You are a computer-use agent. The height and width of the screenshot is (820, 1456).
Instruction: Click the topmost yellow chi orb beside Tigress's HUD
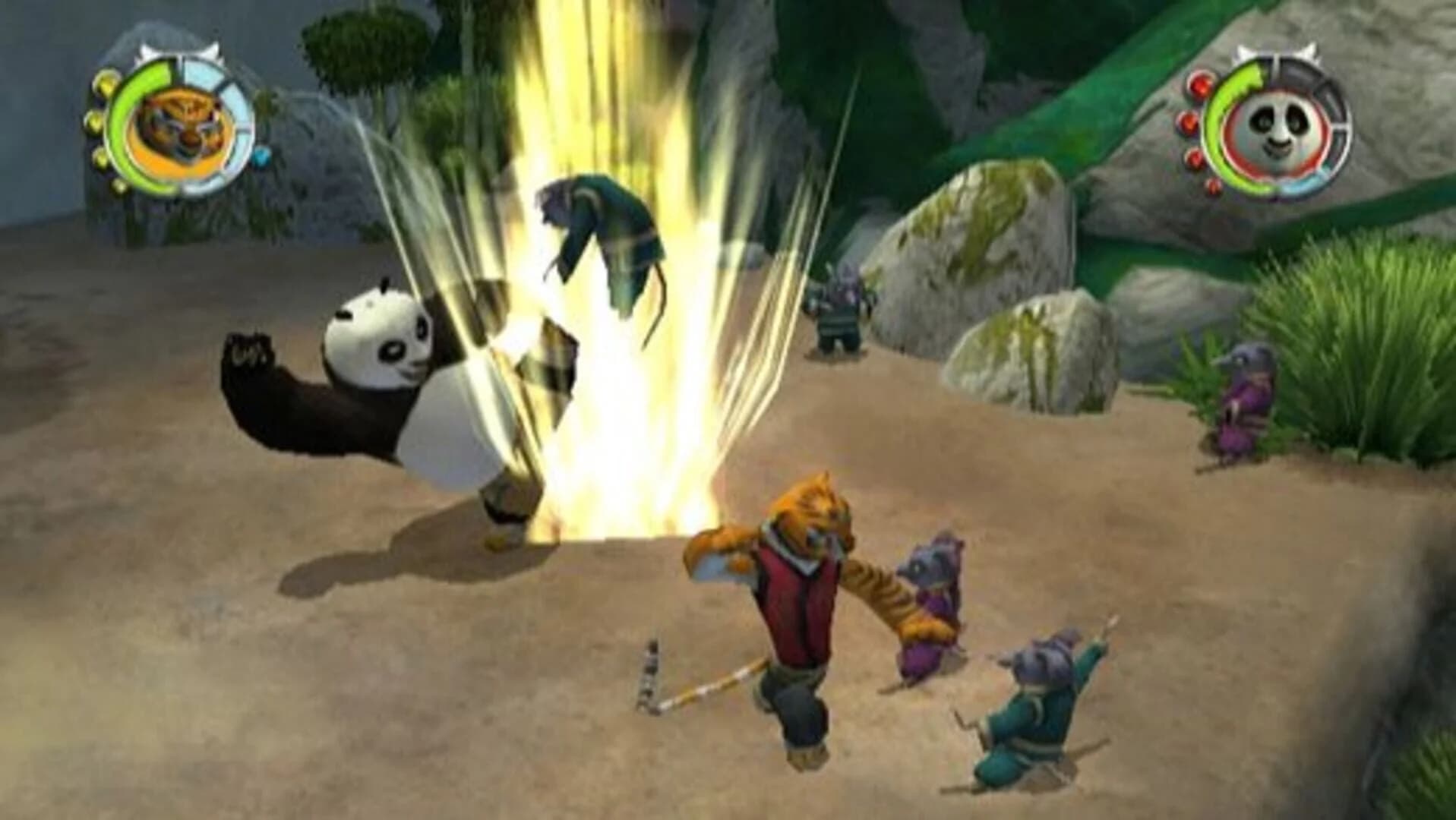coord(106,83)
